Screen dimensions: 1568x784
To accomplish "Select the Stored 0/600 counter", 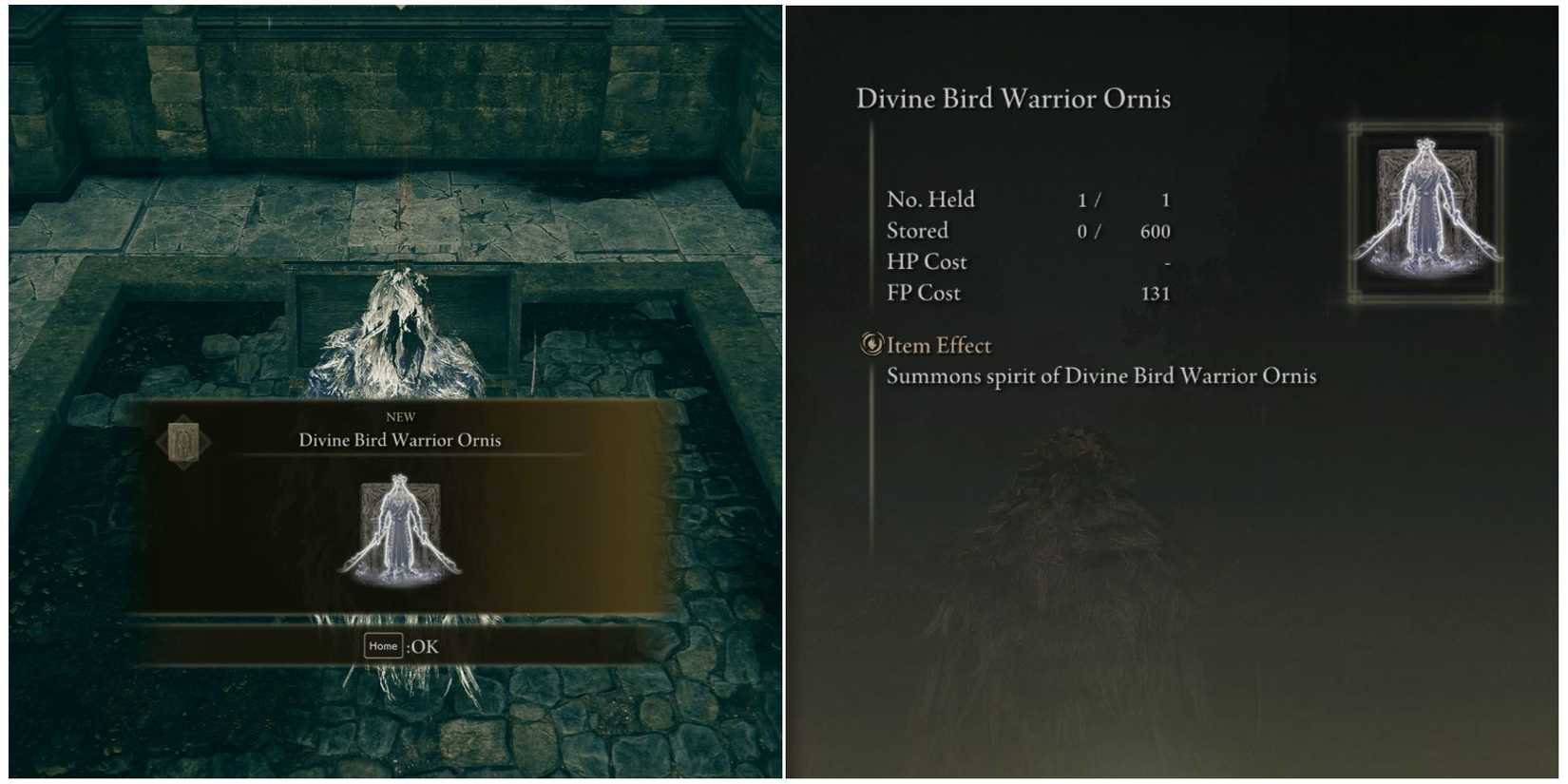I will [1026, 230].
